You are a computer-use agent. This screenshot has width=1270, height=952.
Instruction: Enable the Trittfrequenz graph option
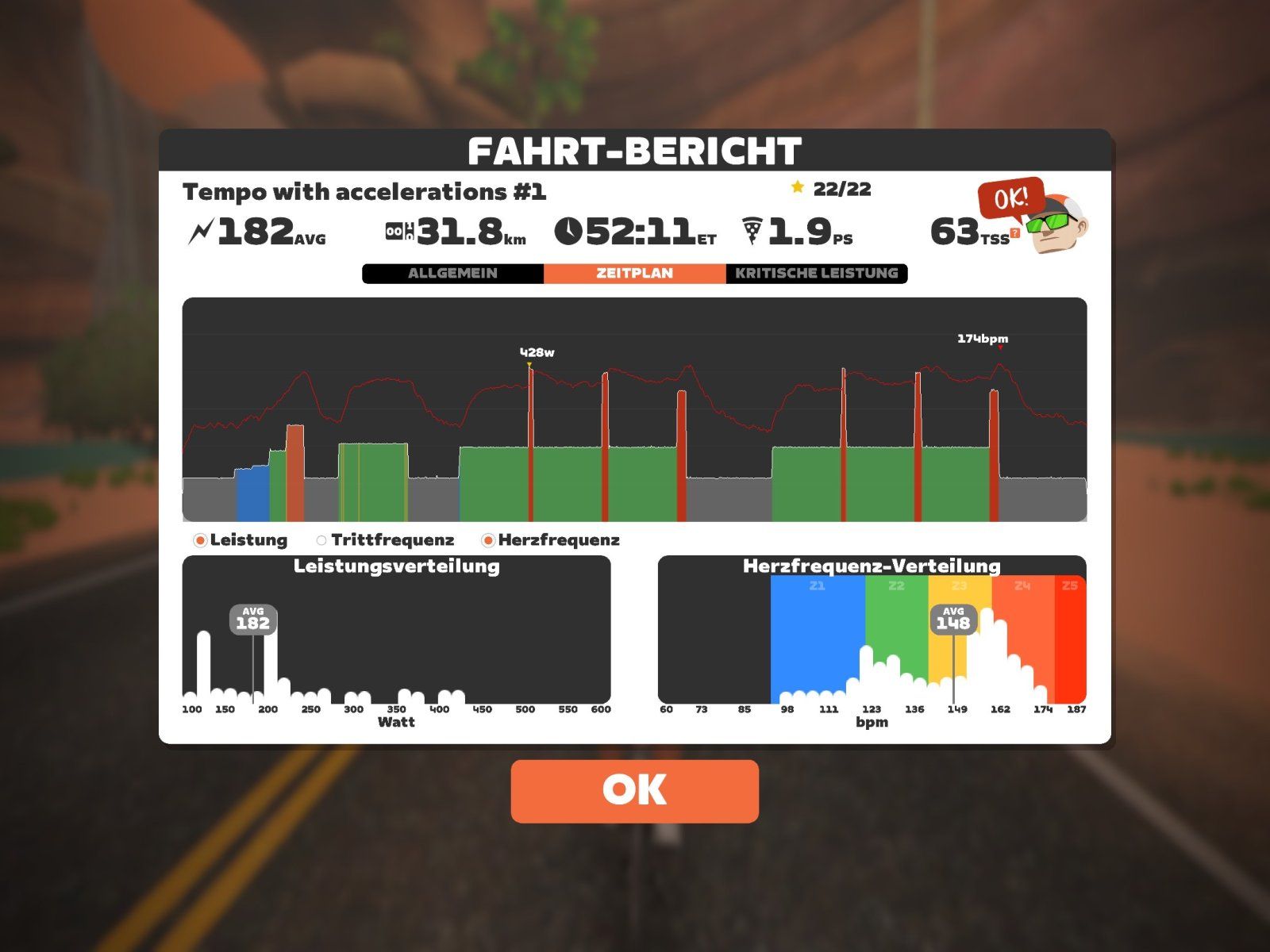pyautogui.click(x=321, y=540)
